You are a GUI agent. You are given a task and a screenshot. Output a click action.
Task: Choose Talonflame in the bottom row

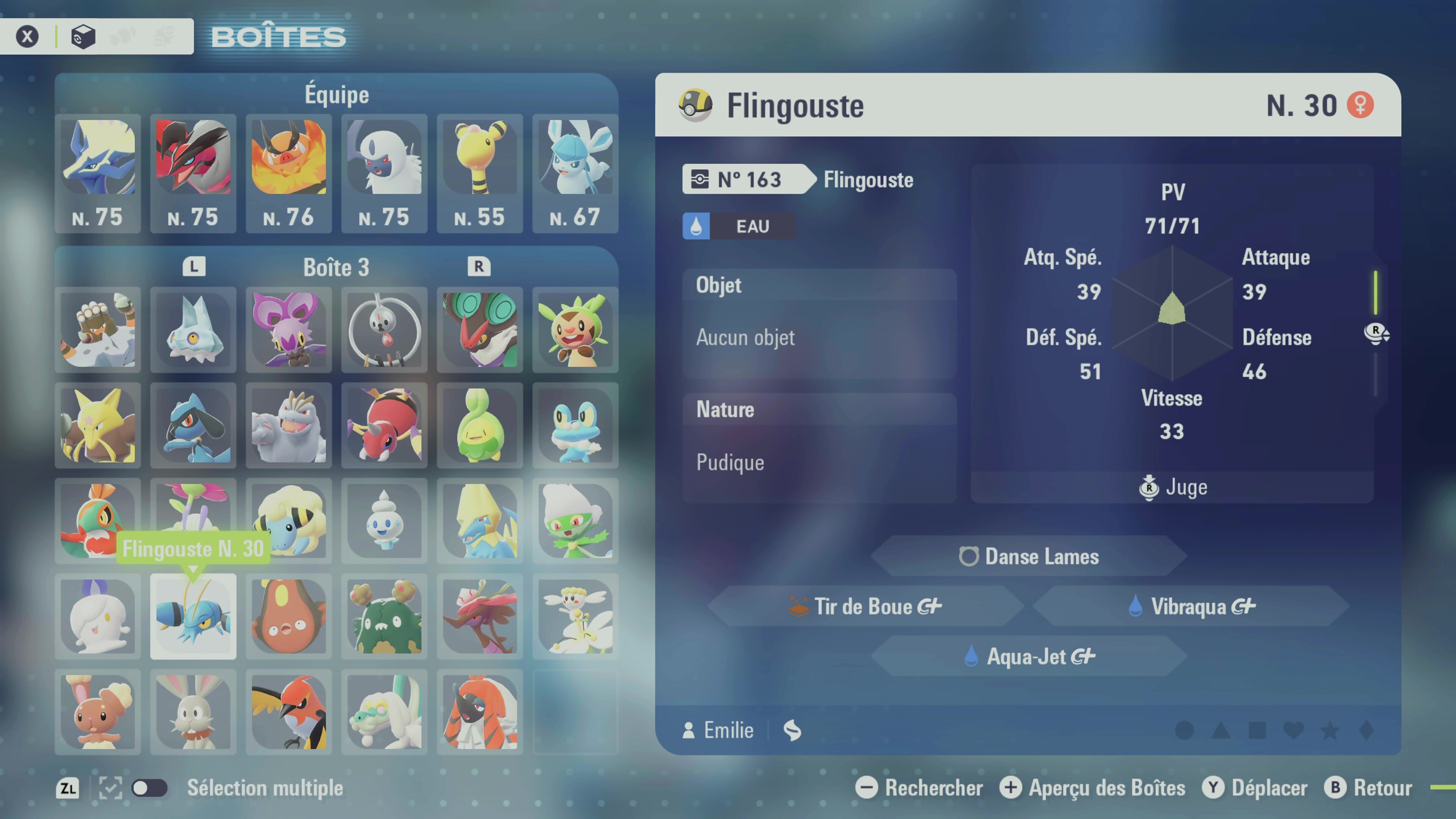(289, 712)
